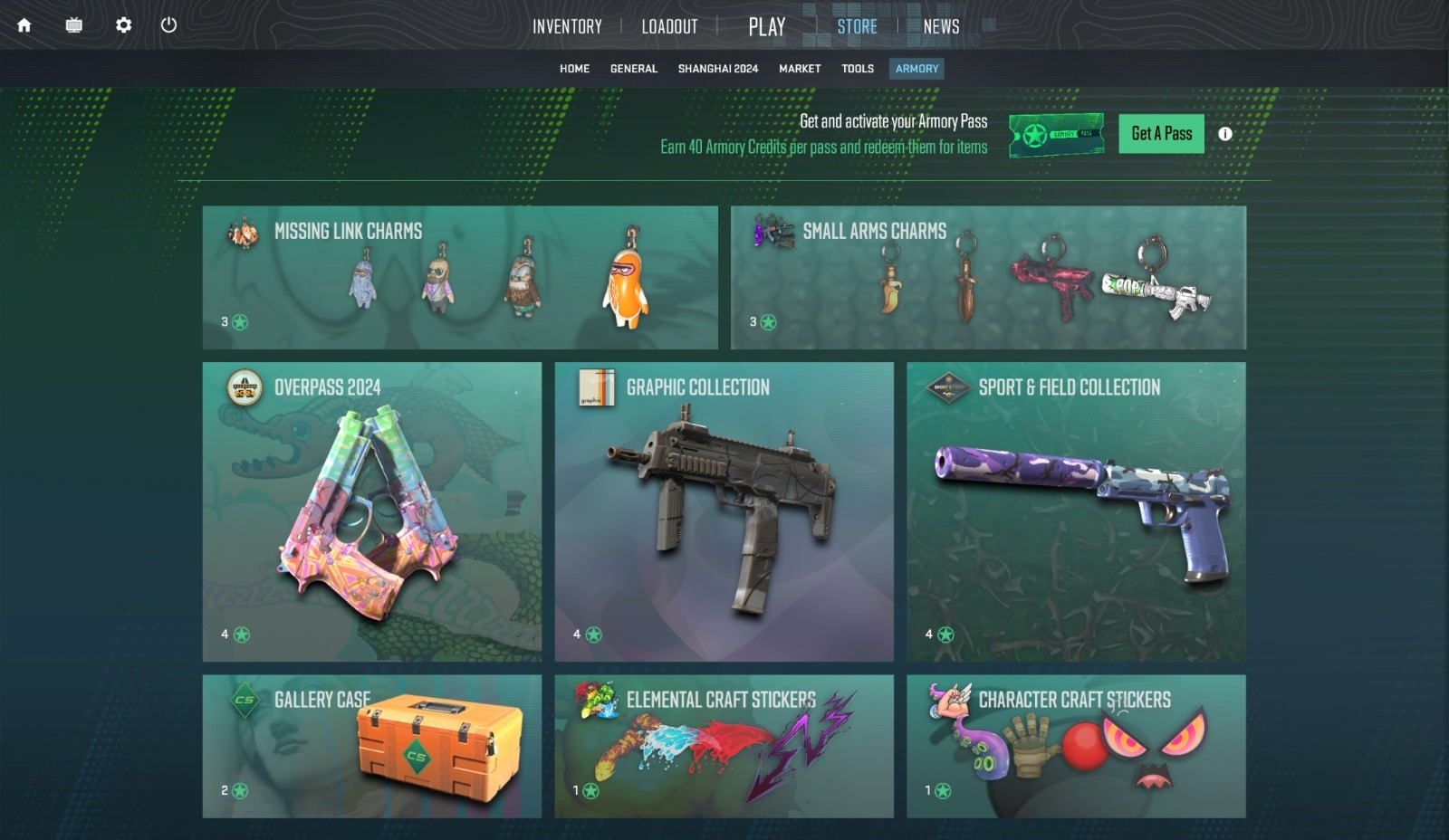Click the Home icon in the top left
Screen dimensions: 1449x840
25,26
